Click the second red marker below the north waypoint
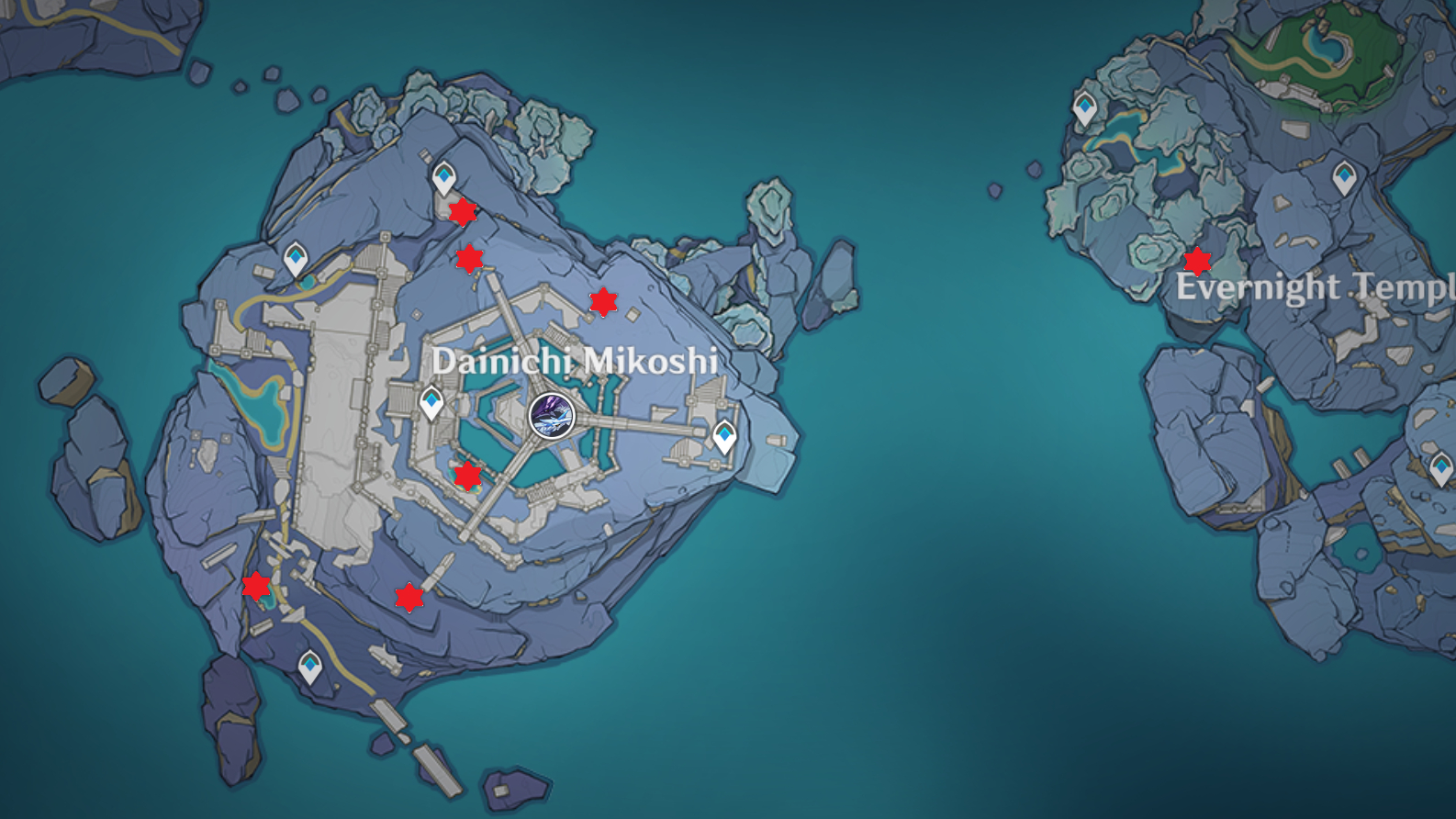The height and width of the screenshot is (819, 1456). pos(469,258)
